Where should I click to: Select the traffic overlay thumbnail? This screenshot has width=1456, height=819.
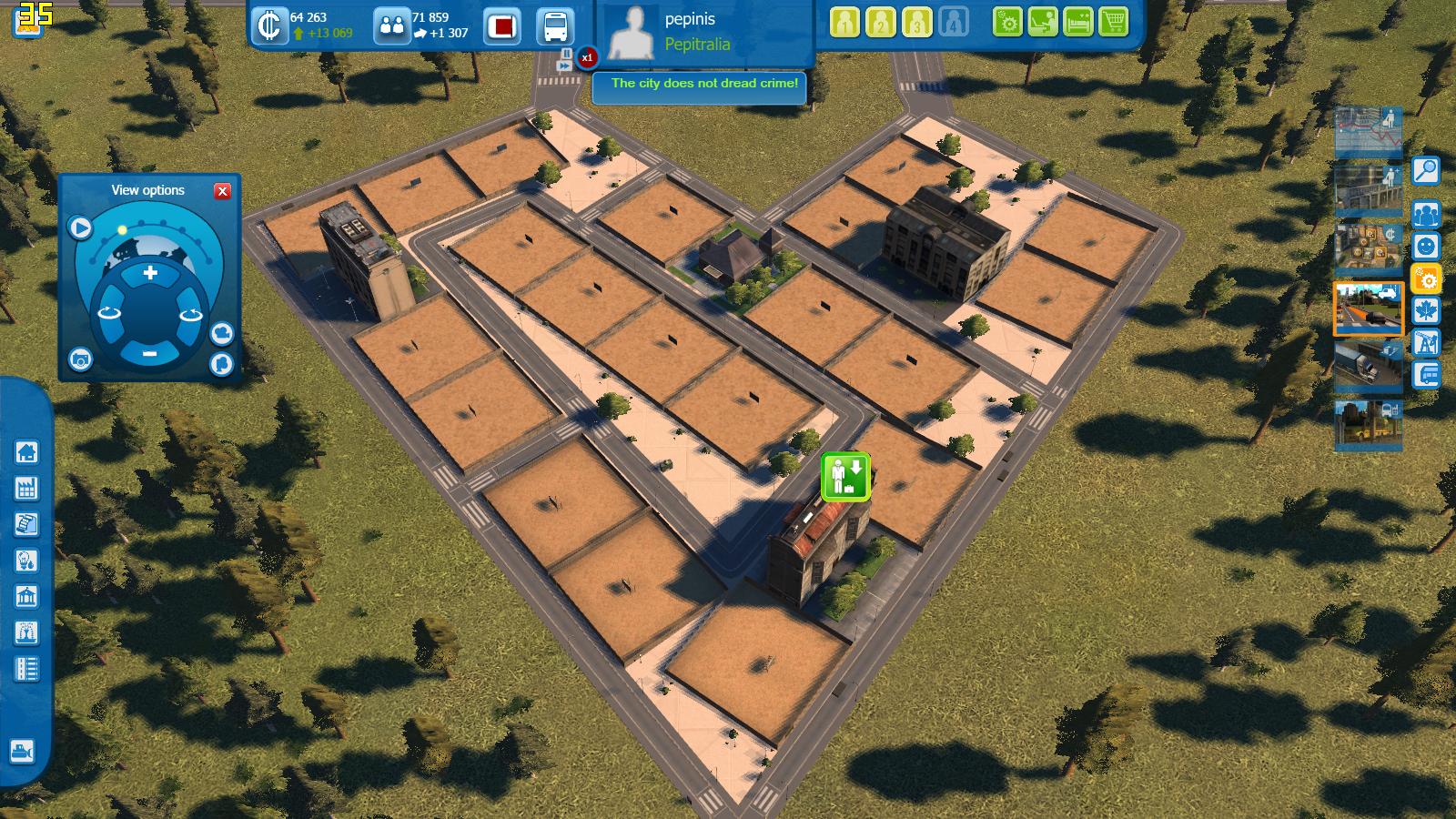[x=1368, y=309]
